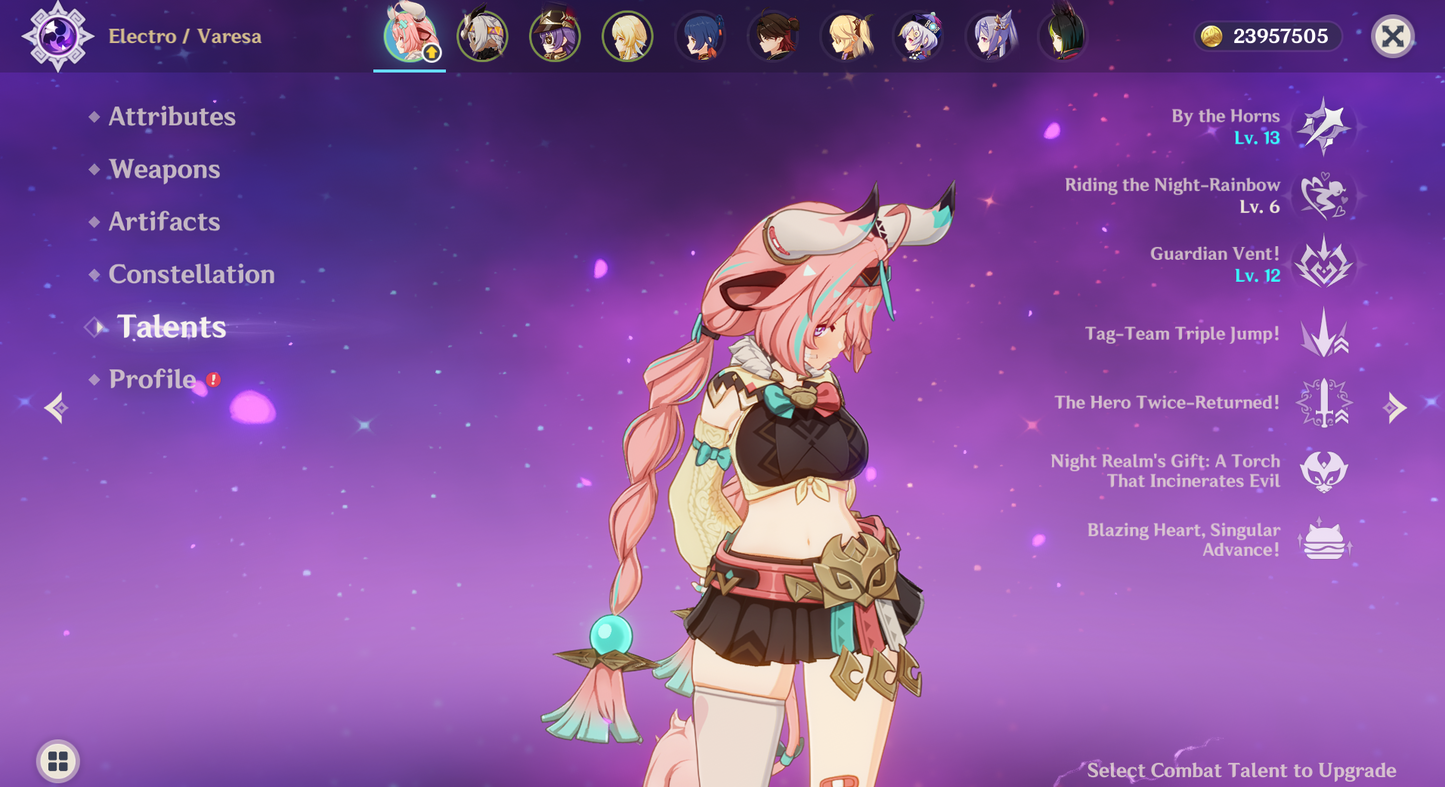Open the Attributes menu entry
This screenshot has height=787, width=1445.
171,117
